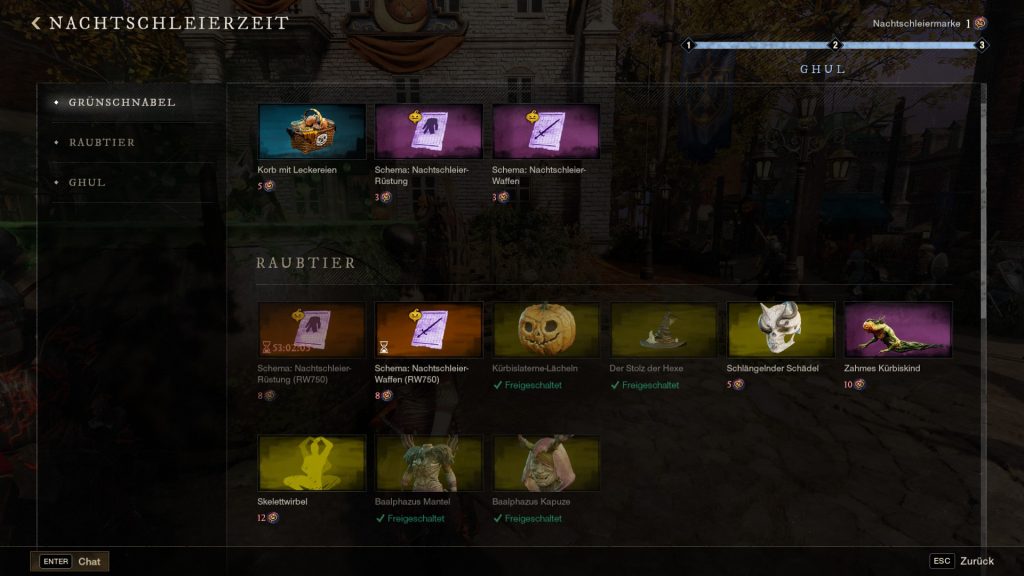Choose the Korb mit Leckereien reward
This screenshot has height=576, width=1024.
(x=311, y=132)
